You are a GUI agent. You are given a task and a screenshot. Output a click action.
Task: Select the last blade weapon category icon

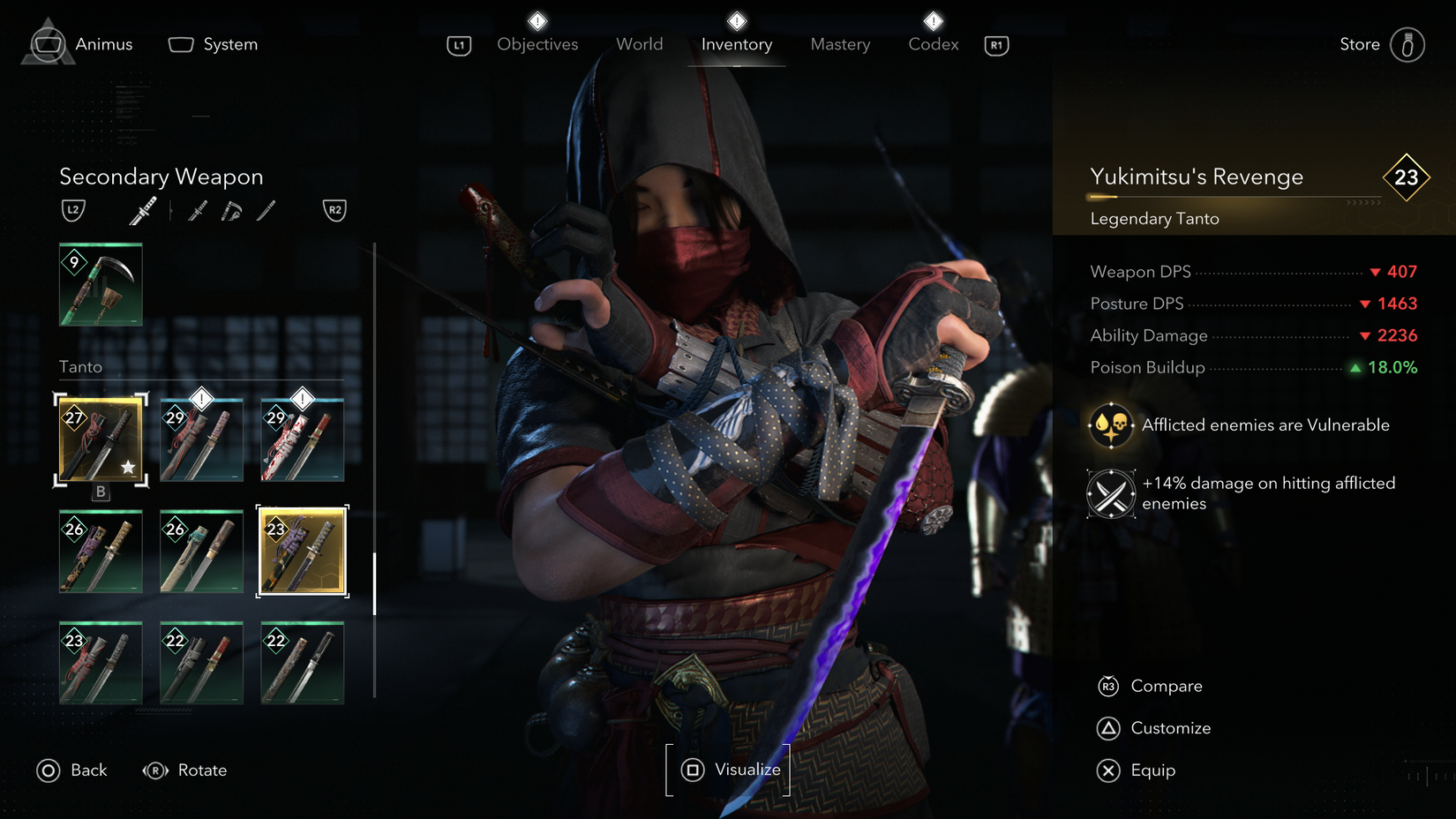(x=265, y=210)
